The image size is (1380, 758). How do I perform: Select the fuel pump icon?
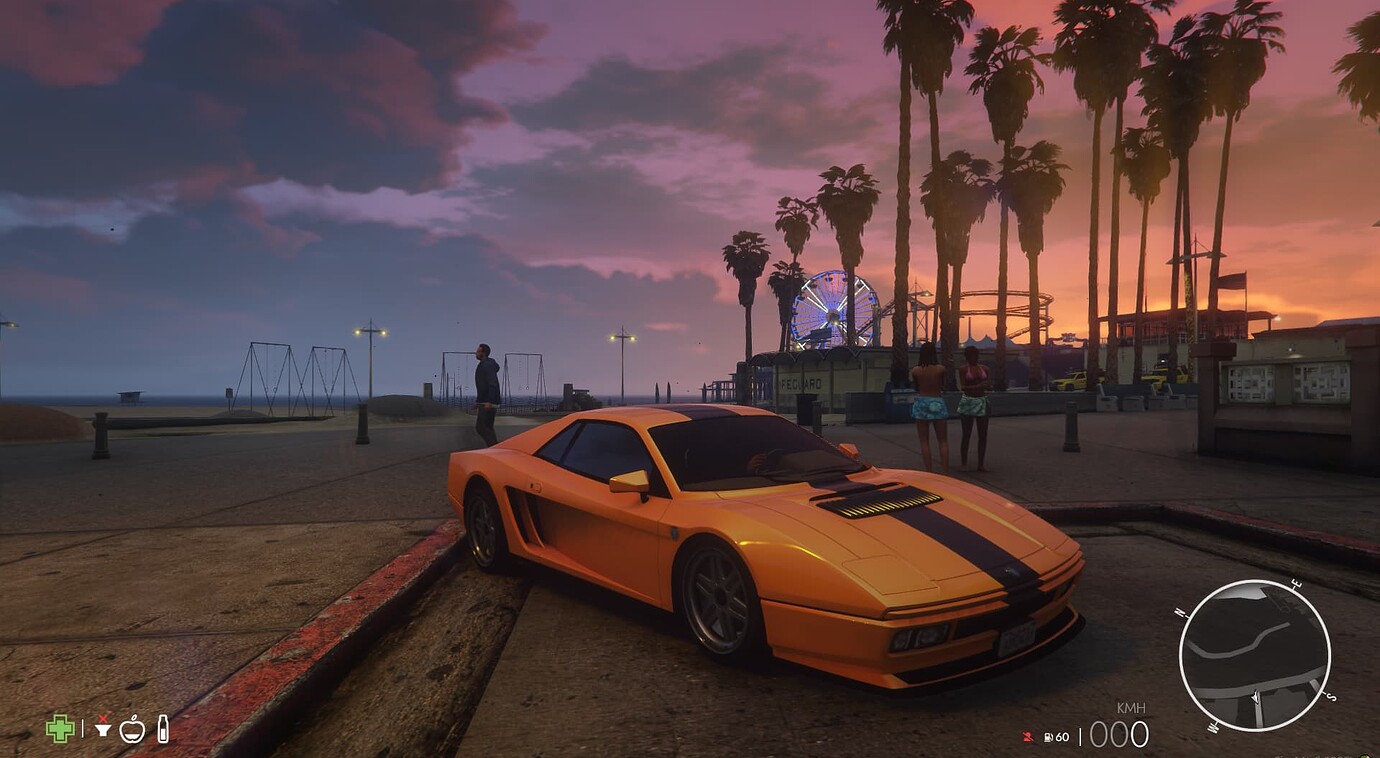1048,737
